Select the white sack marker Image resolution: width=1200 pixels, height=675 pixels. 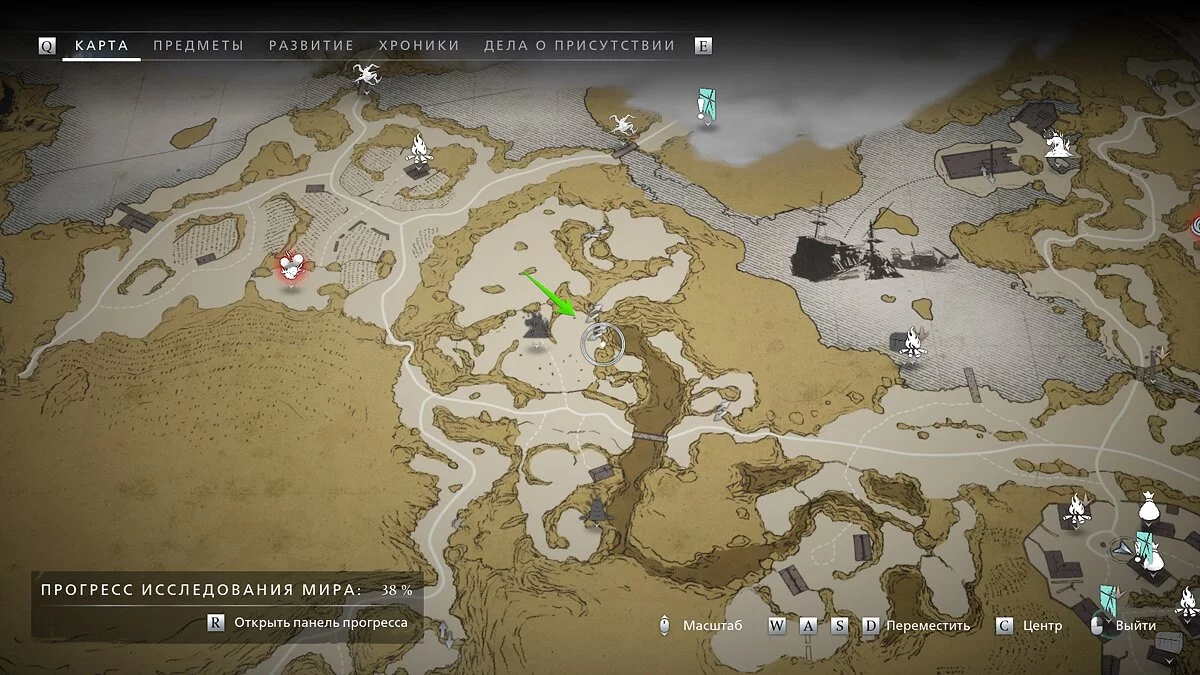coord(1148,512)
